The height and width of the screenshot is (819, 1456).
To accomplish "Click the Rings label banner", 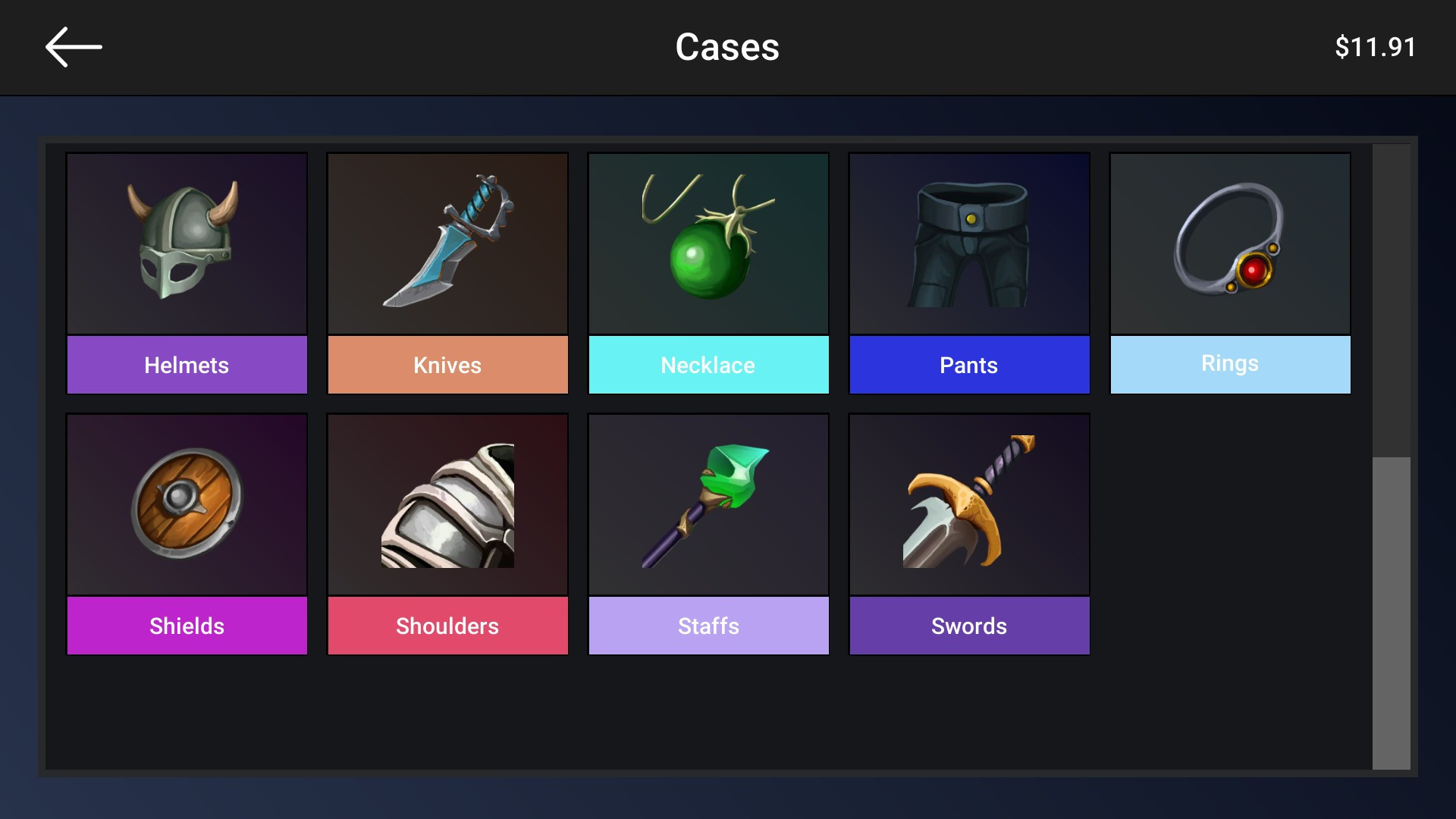I will coord(1230,363).
